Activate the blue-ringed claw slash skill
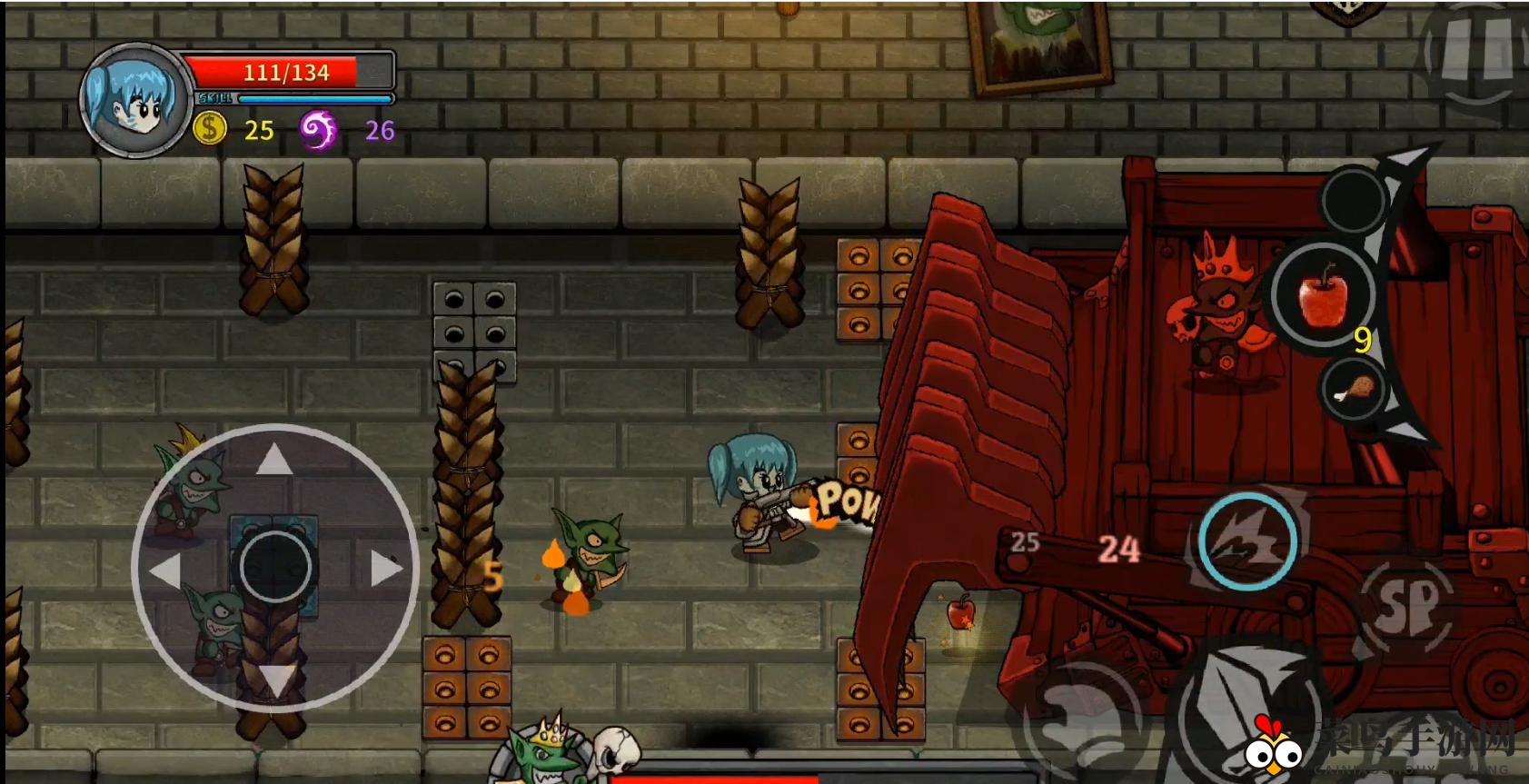The image size is (1529, 784). coord(1247,541)
